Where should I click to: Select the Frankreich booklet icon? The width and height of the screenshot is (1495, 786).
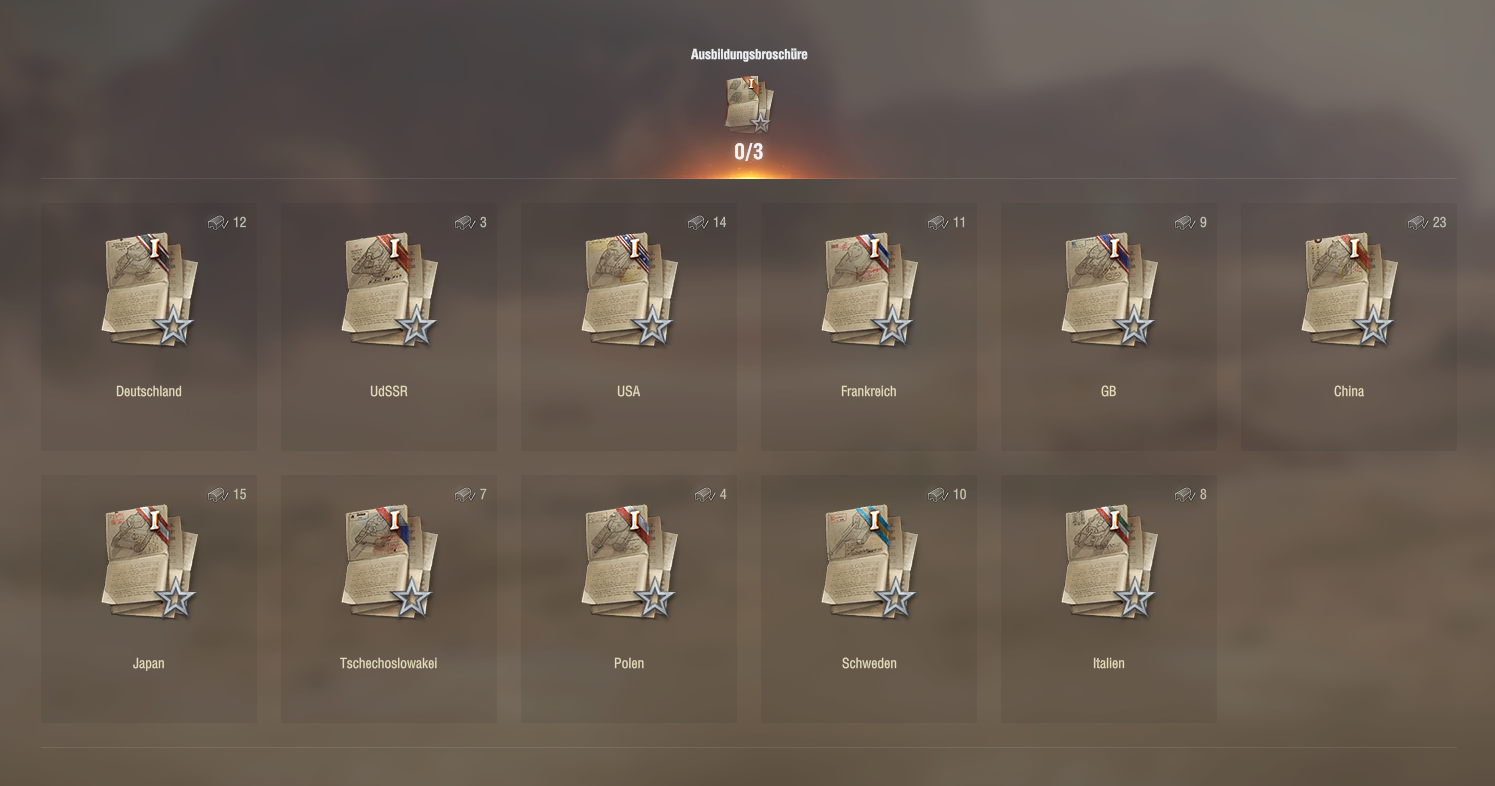(x=869, y=288)
